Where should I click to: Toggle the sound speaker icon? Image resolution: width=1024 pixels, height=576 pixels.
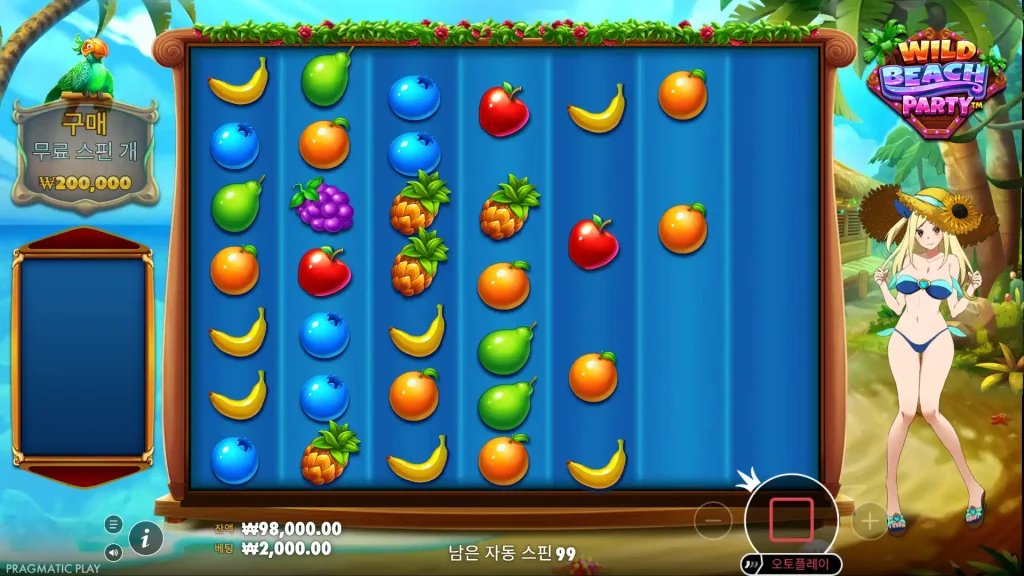[113, 551]
